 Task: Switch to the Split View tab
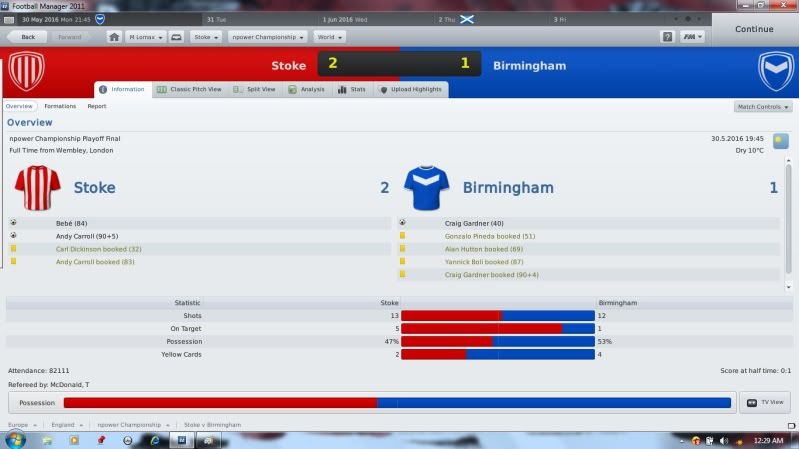click(x=254, y=89)
